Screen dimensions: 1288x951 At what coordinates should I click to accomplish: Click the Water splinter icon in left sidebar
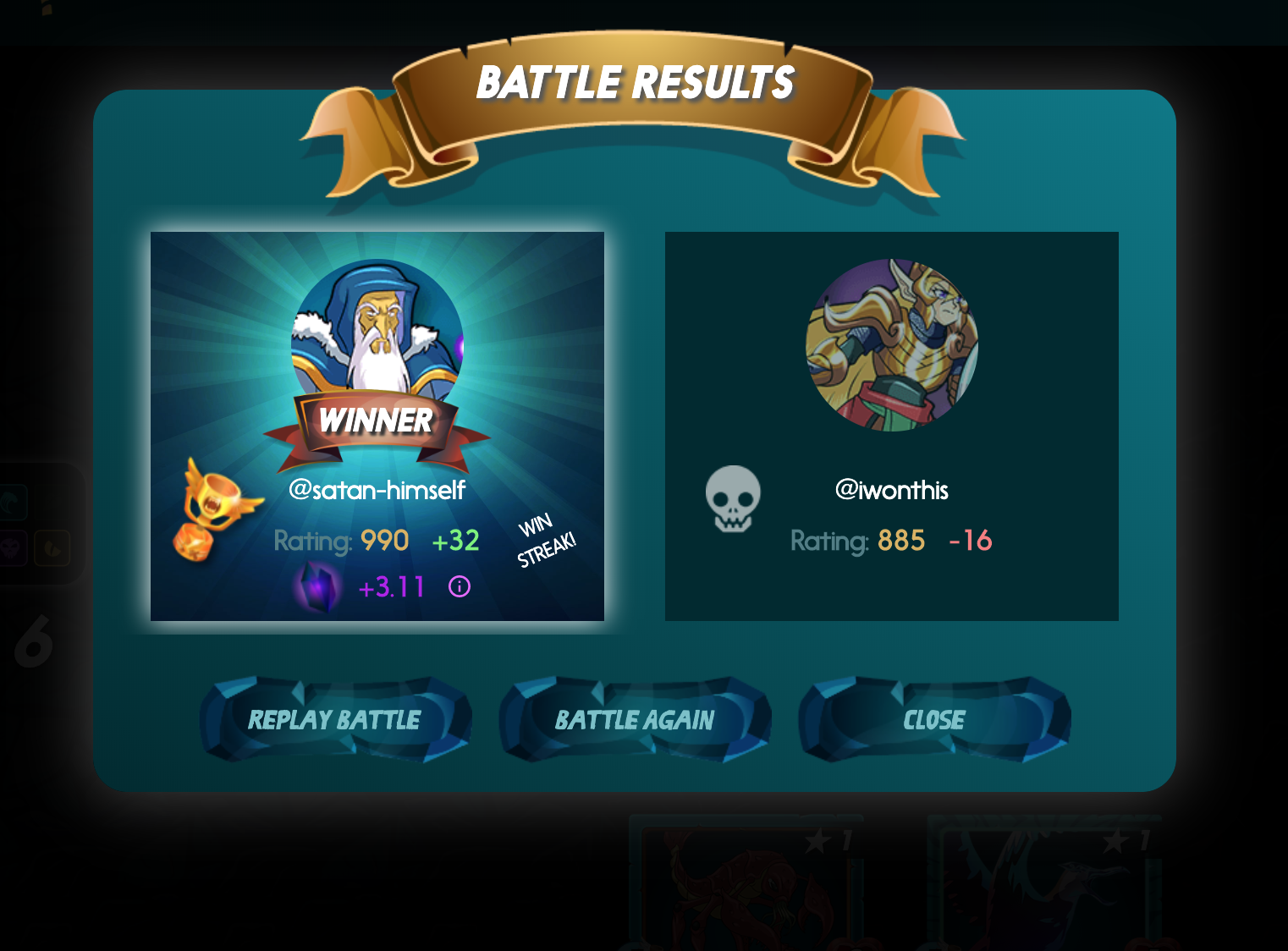point(9,502)
